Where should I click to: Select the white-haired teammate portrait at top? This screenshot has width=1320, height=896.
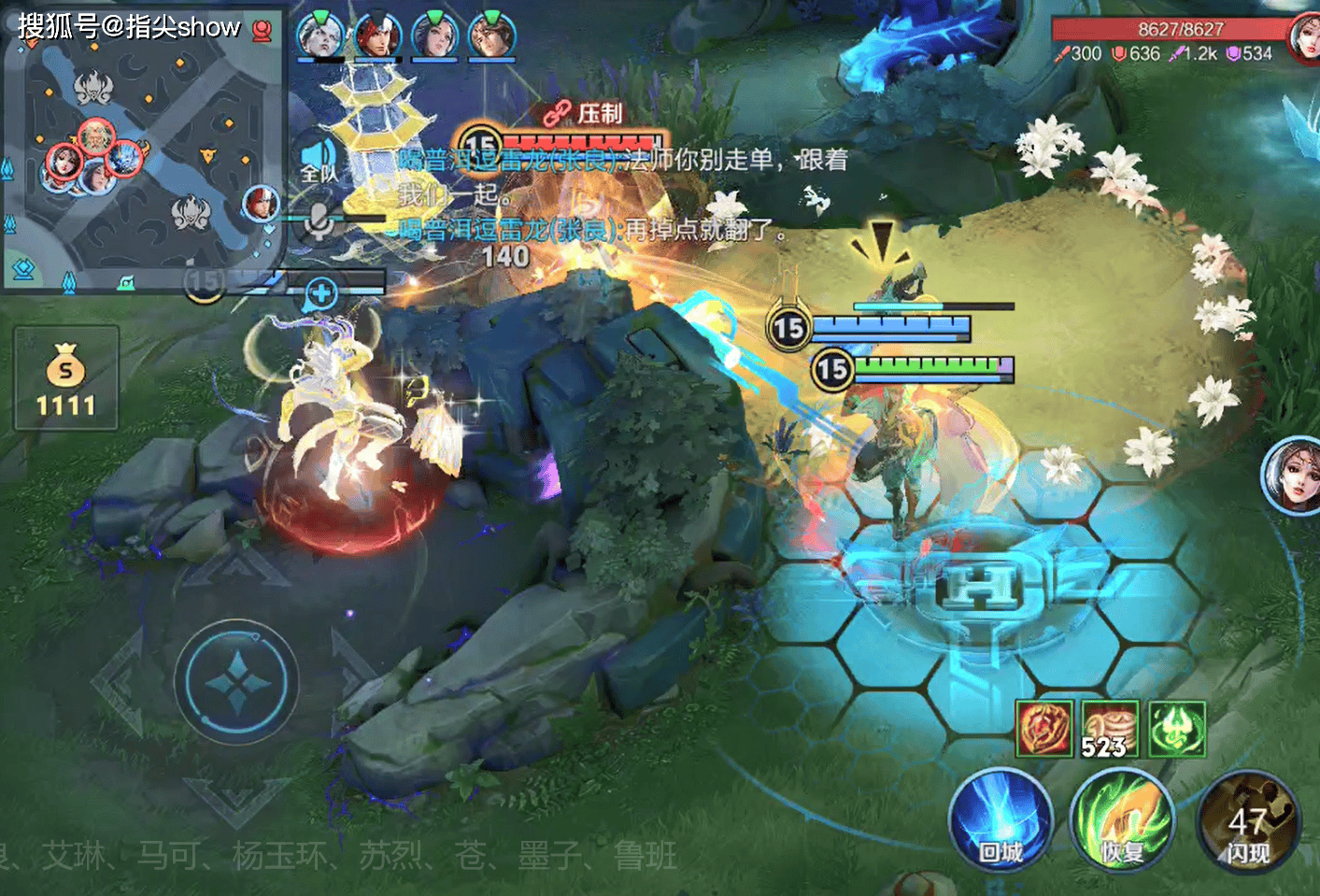(x=319, y=36)
